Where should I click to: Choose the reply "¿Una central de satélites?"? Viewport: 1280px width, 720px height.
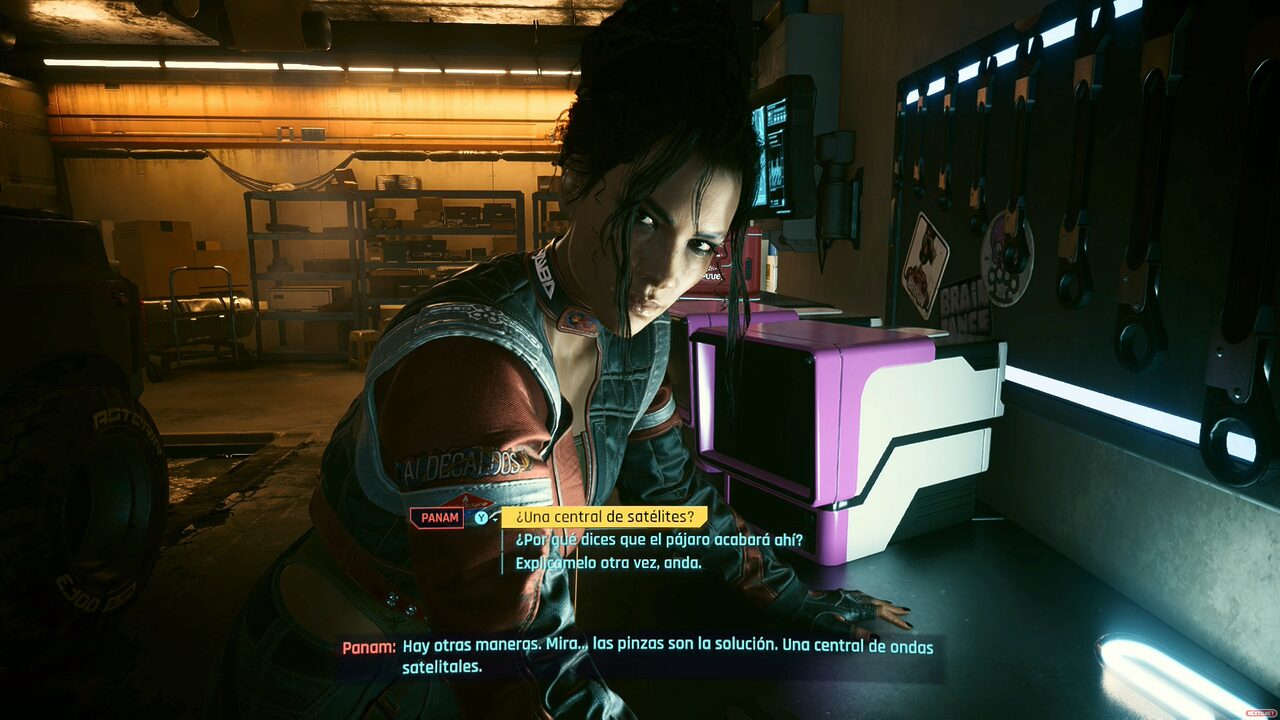pos(604,517)
